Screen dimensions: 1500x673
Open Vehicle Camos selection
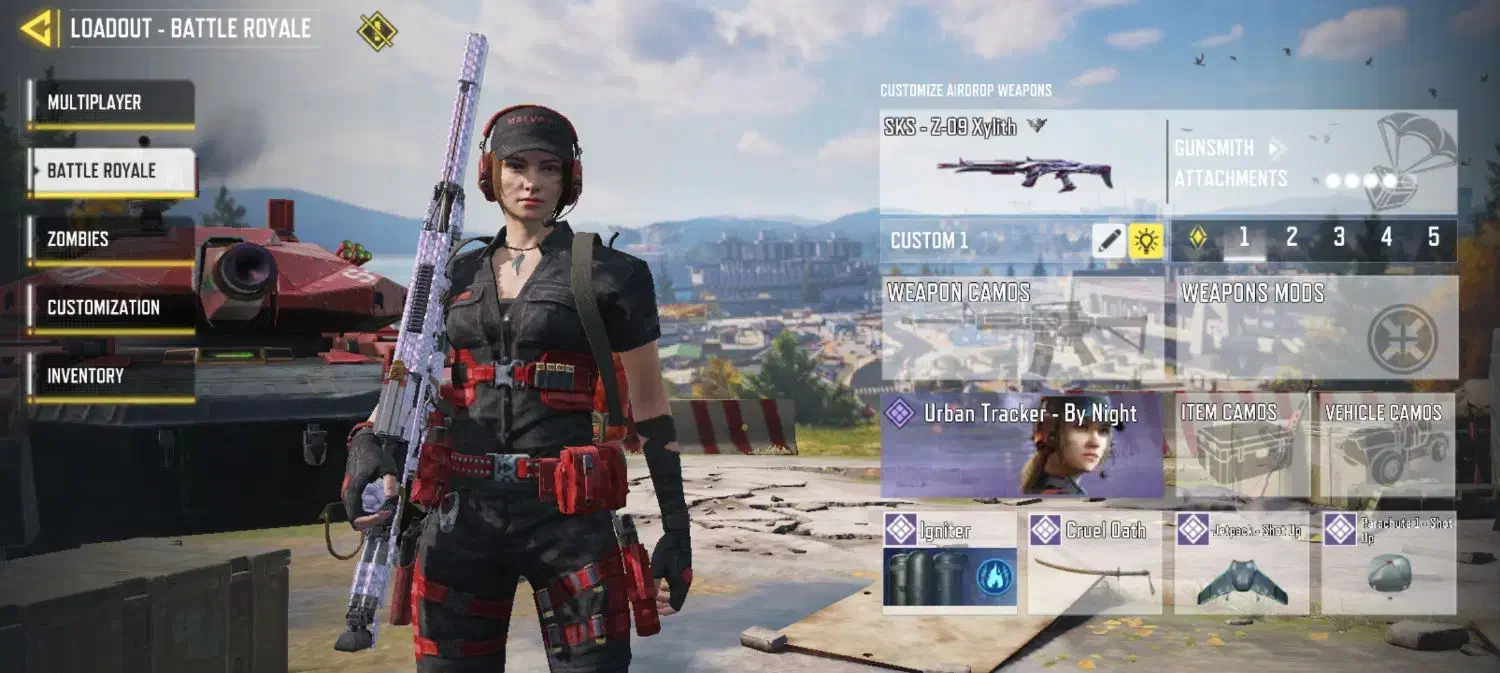[x=1387, y=445]
